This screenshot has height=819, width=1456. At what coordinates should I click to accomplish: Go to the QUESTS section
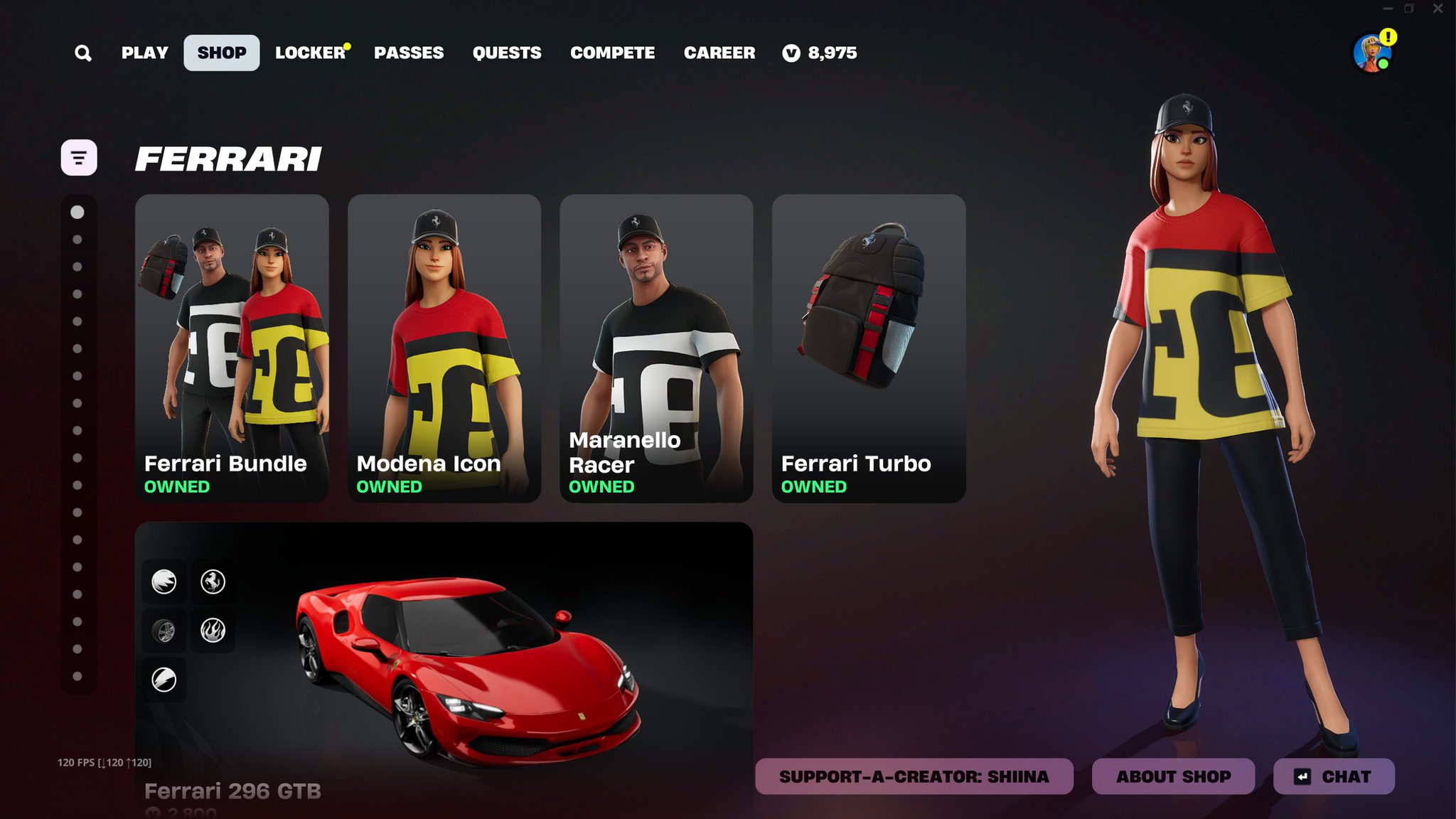coord(507,52)
